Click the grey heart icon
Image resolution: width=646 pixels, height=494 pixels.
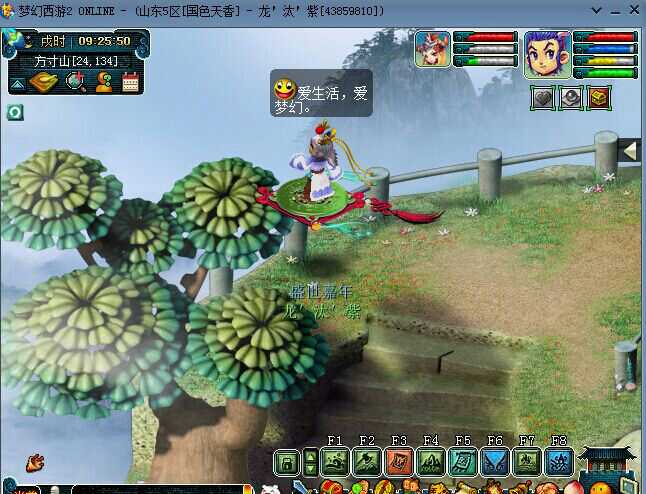(542, 98)
